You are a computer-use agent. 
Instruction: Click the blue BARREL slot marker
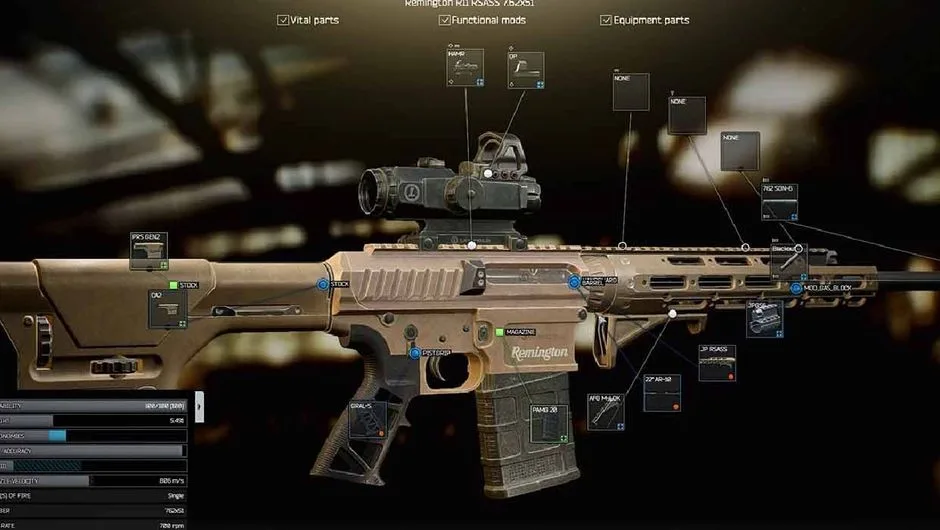574,283
